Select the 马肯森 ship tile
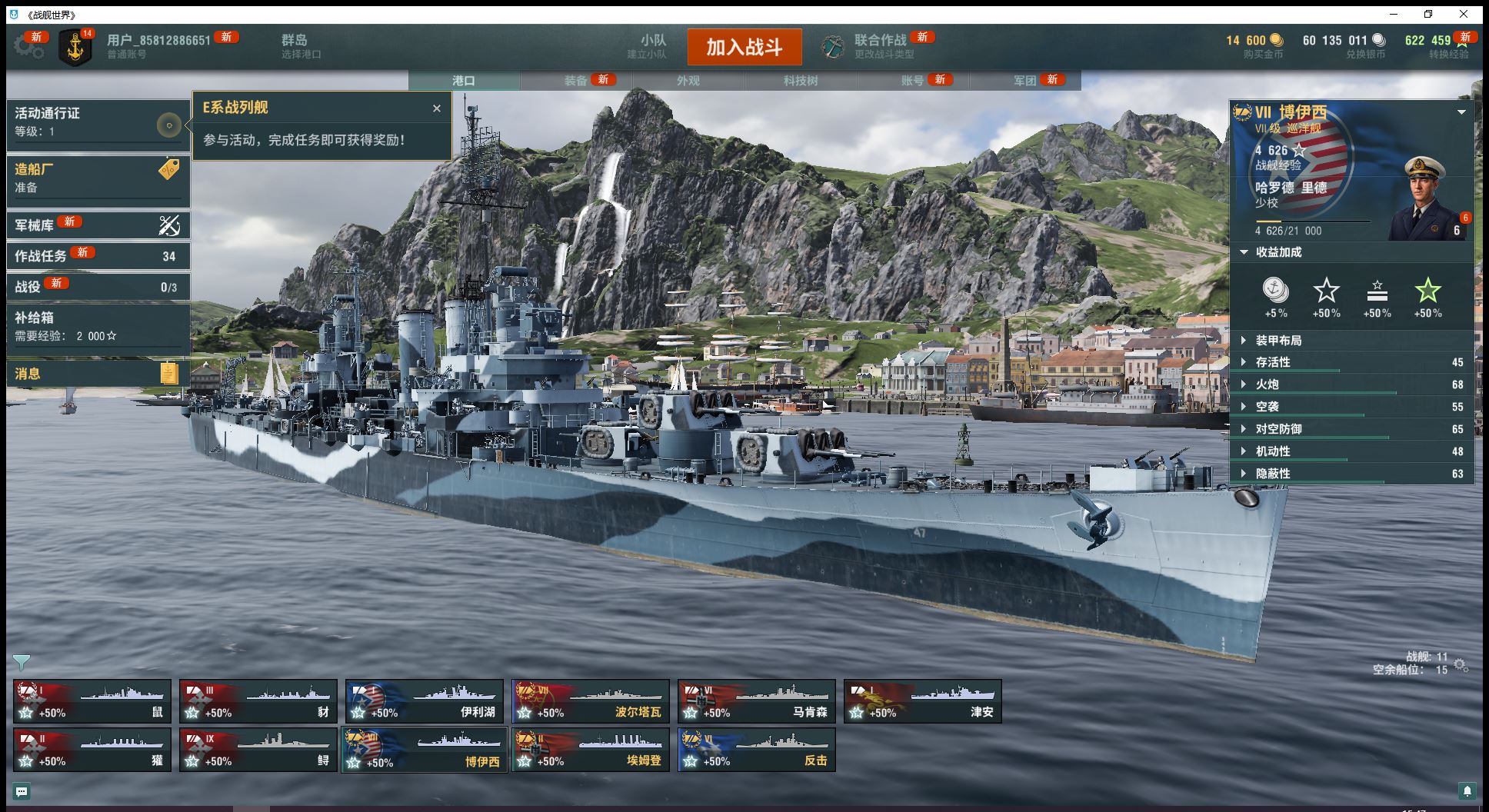 pos(757,701)
